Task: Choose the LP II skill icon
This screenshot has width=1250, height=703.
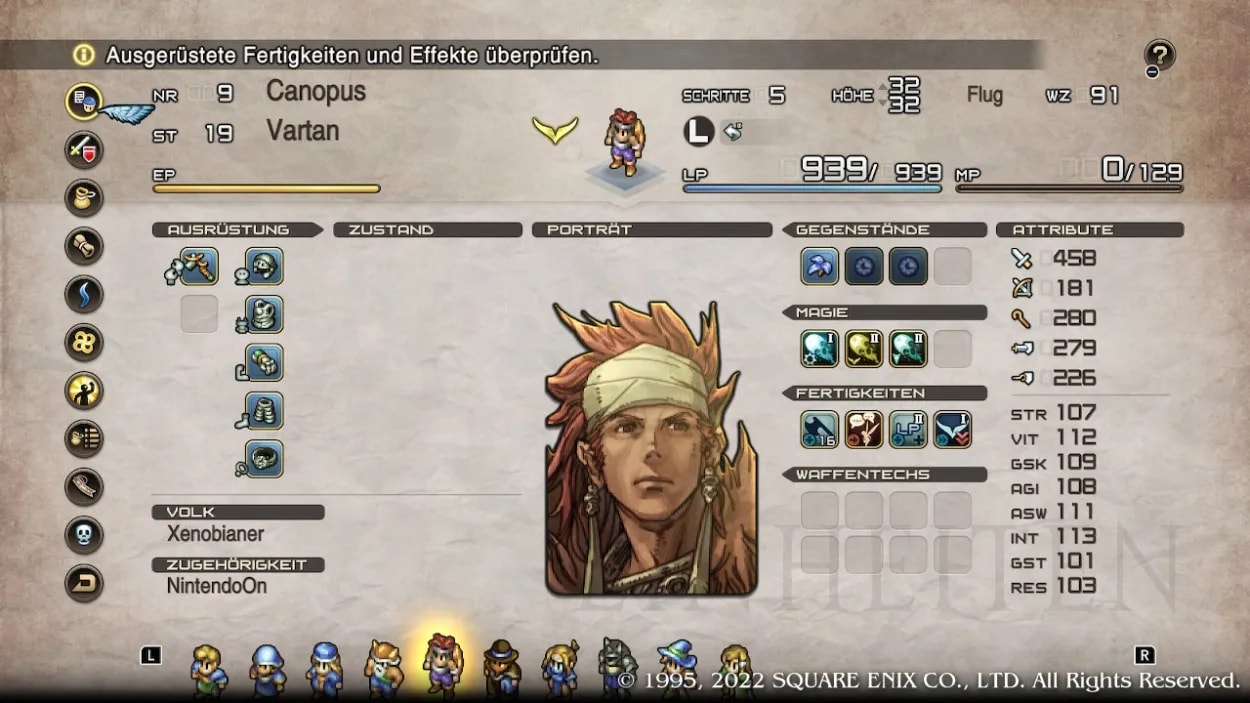Action: pos(908,430)
